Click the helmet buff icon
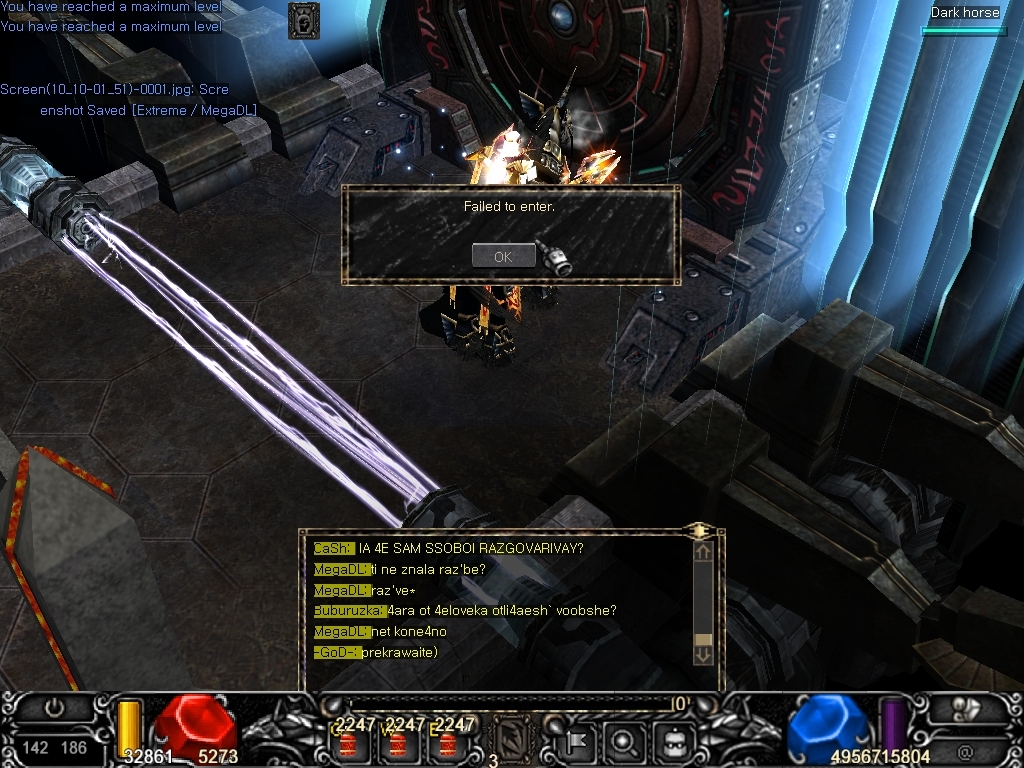 point(304,20)
